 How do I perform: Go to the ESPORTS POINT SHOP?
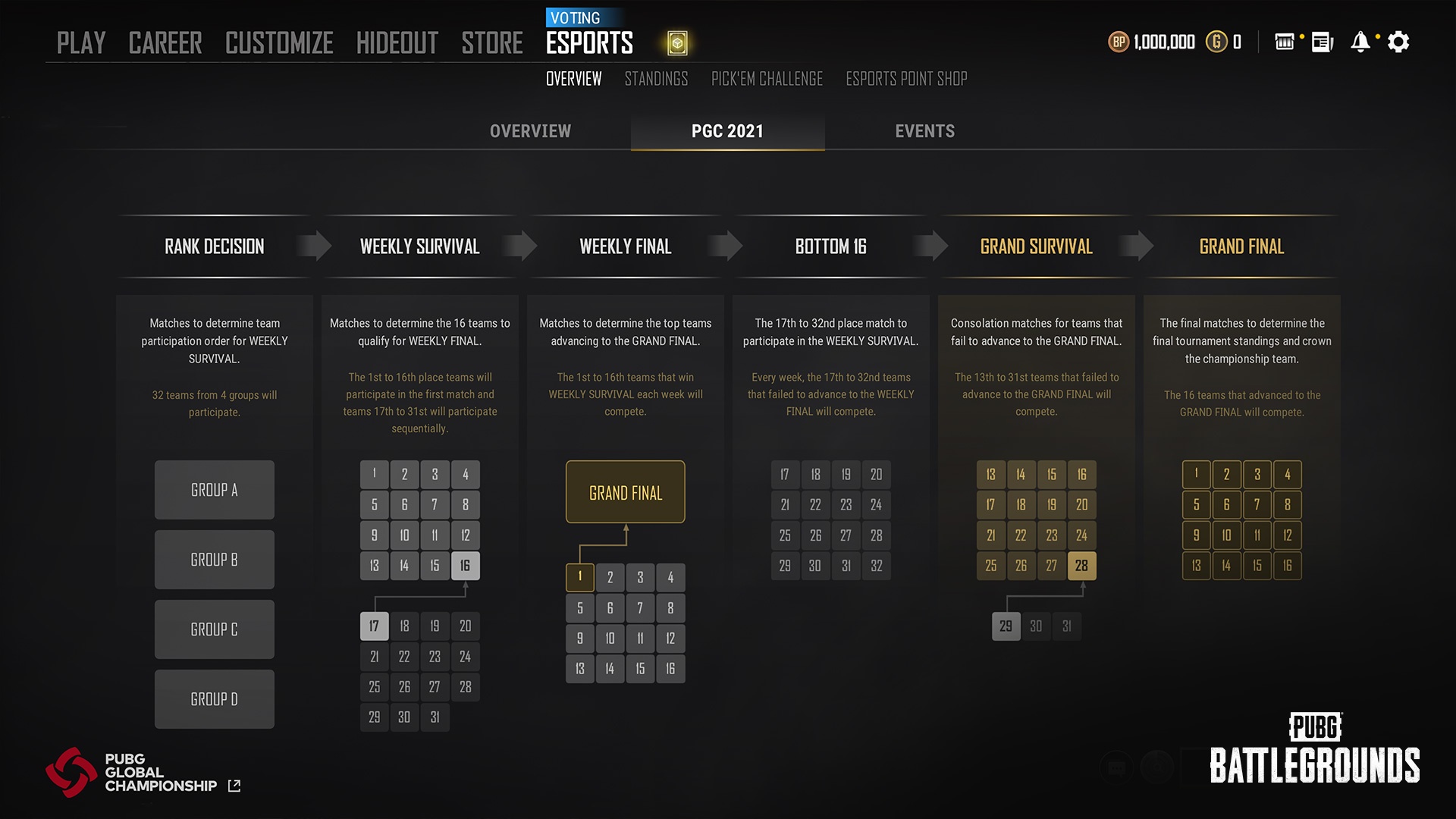tap(907, 78)
